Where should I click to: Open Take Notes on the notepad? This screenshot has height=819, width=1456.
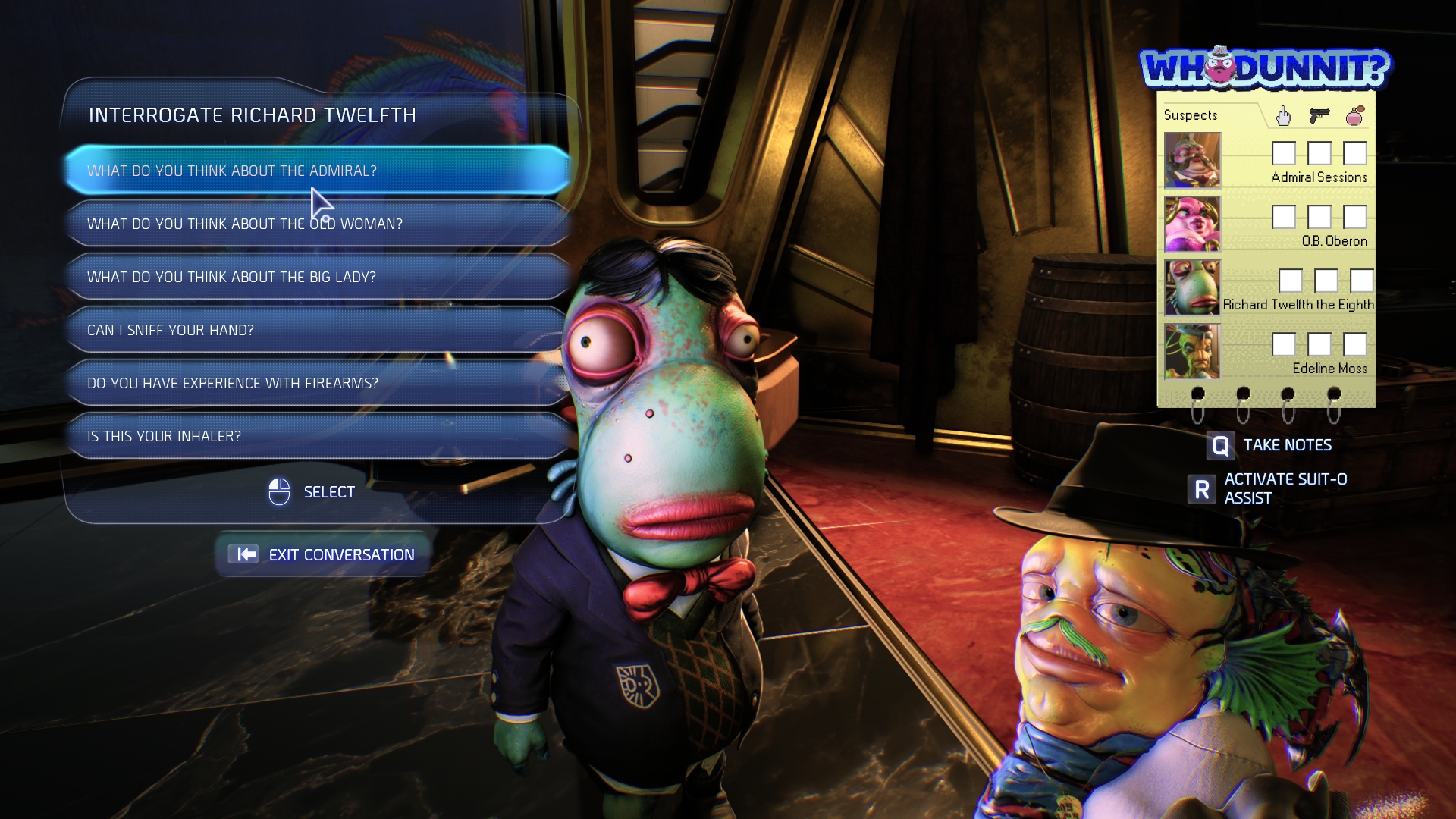tap(1269, 445)
